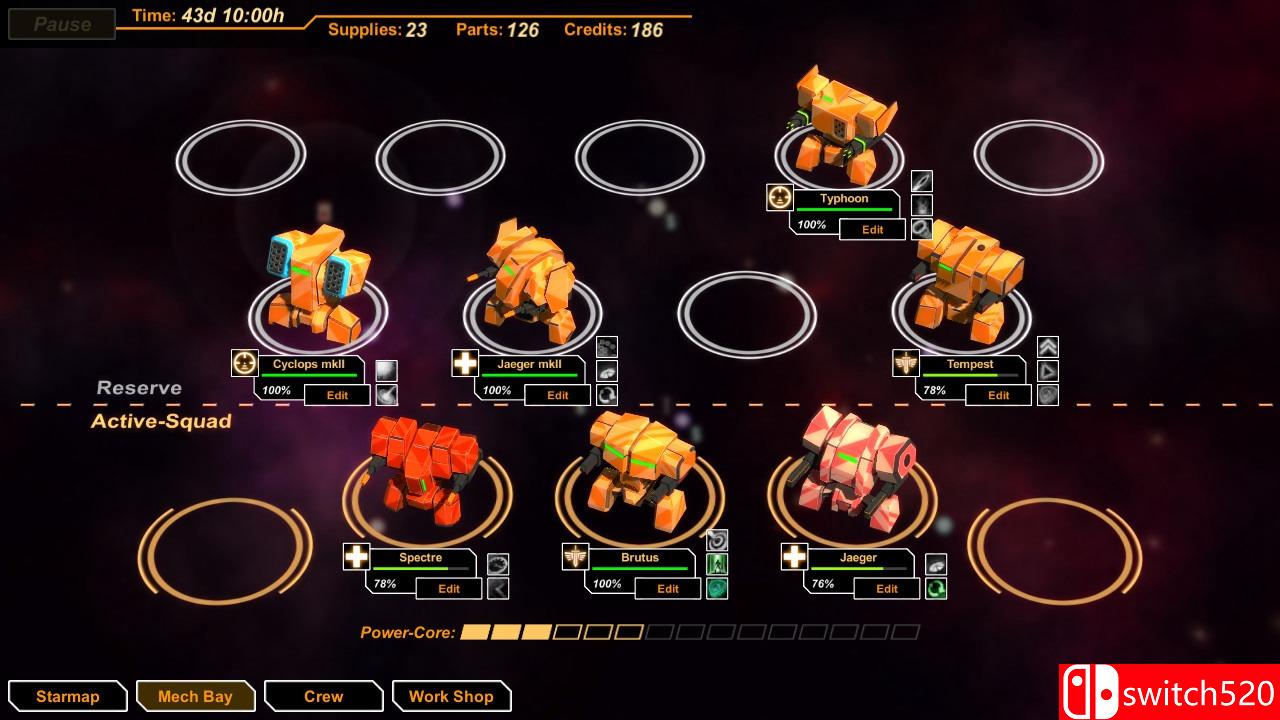The height and width of the screenshot is (720, 1280).
Task: Toggle the teal orb ability icon under Brutus
Action: (716, 588)
